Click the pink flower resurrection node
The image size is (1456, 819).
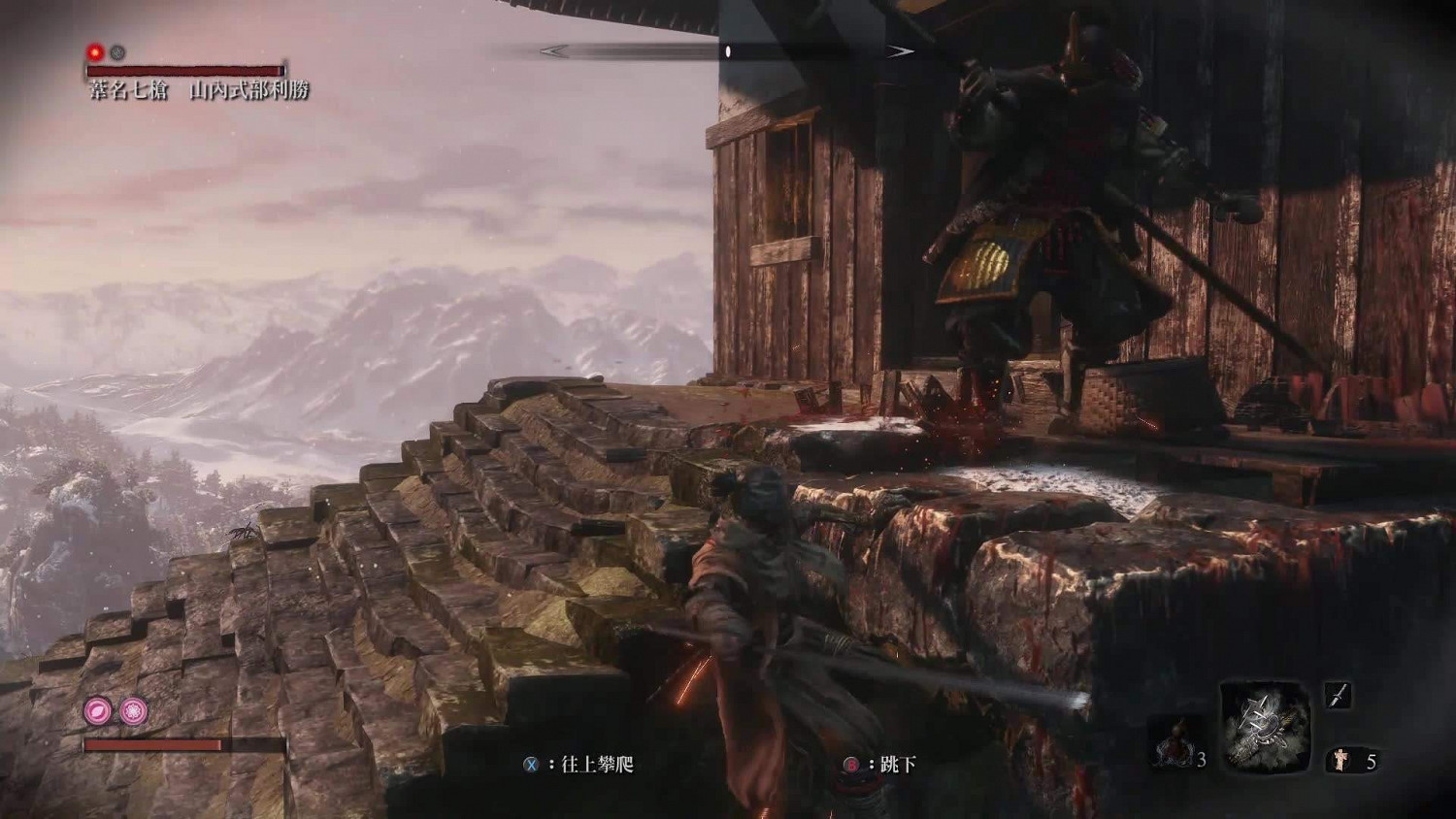pyautogui.click(x=133, y=711)
